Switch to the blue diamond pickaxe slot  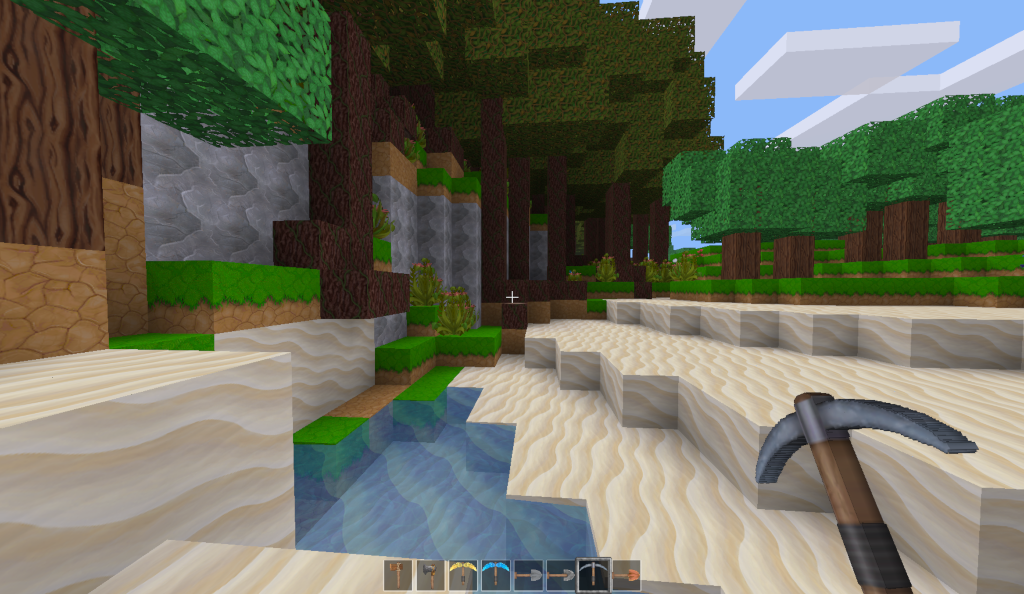495,575
